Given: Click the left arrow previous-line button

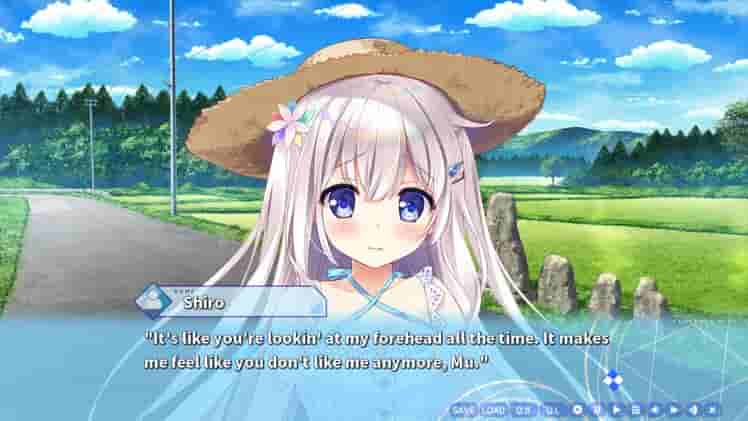Looking at the screenshot, I should 654,410.
